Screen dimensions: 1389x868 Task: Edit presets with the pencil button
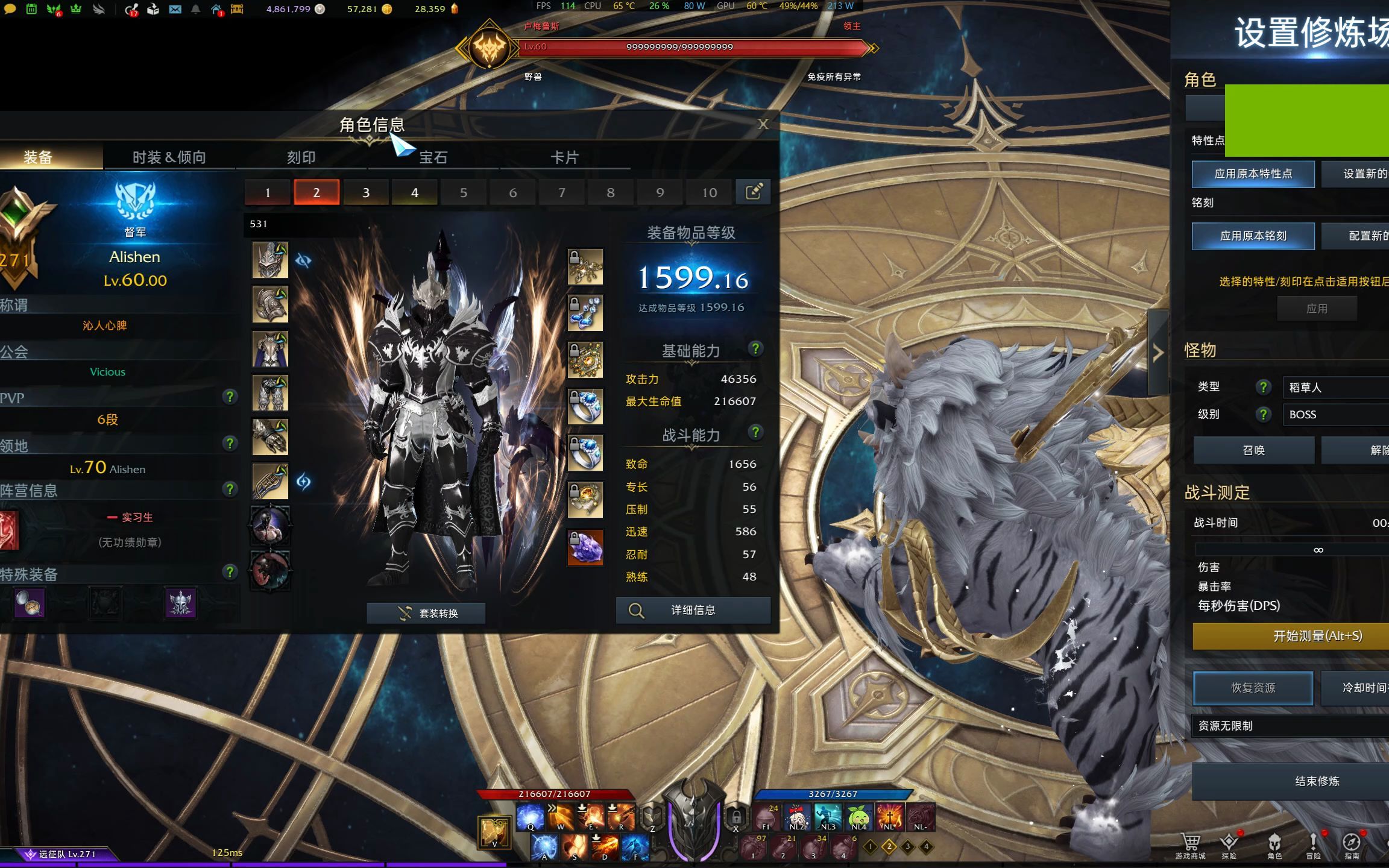(753, 192)
